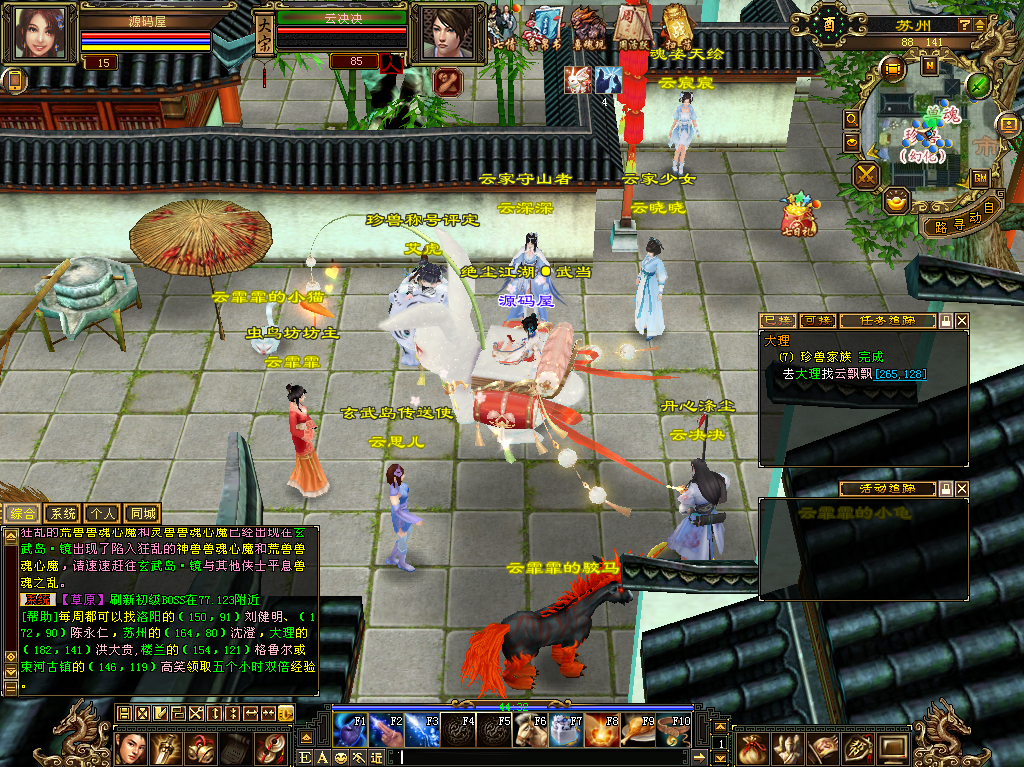
Task: Click the question mark help button by 苏州
Action: 964,23
